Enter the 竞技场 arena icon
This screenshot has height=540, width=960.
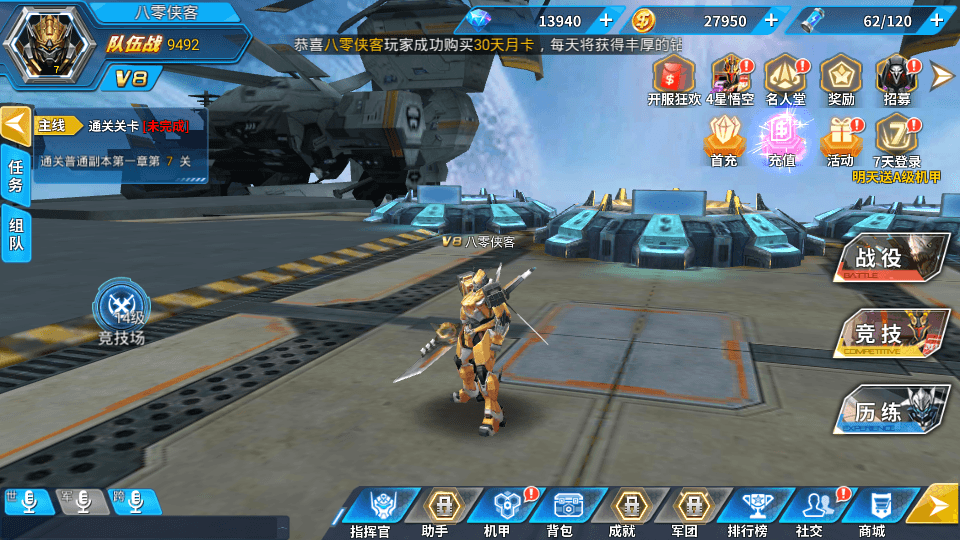click(x=121, y=310)
